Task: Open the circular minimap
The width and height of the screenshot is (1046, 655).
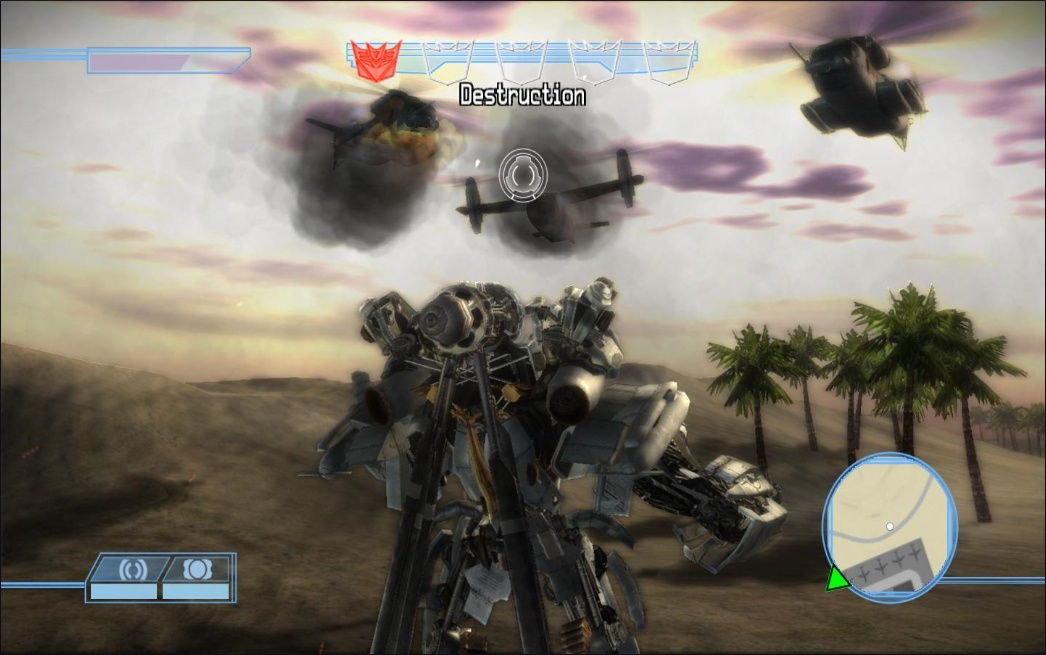Action: coord(889,528)
